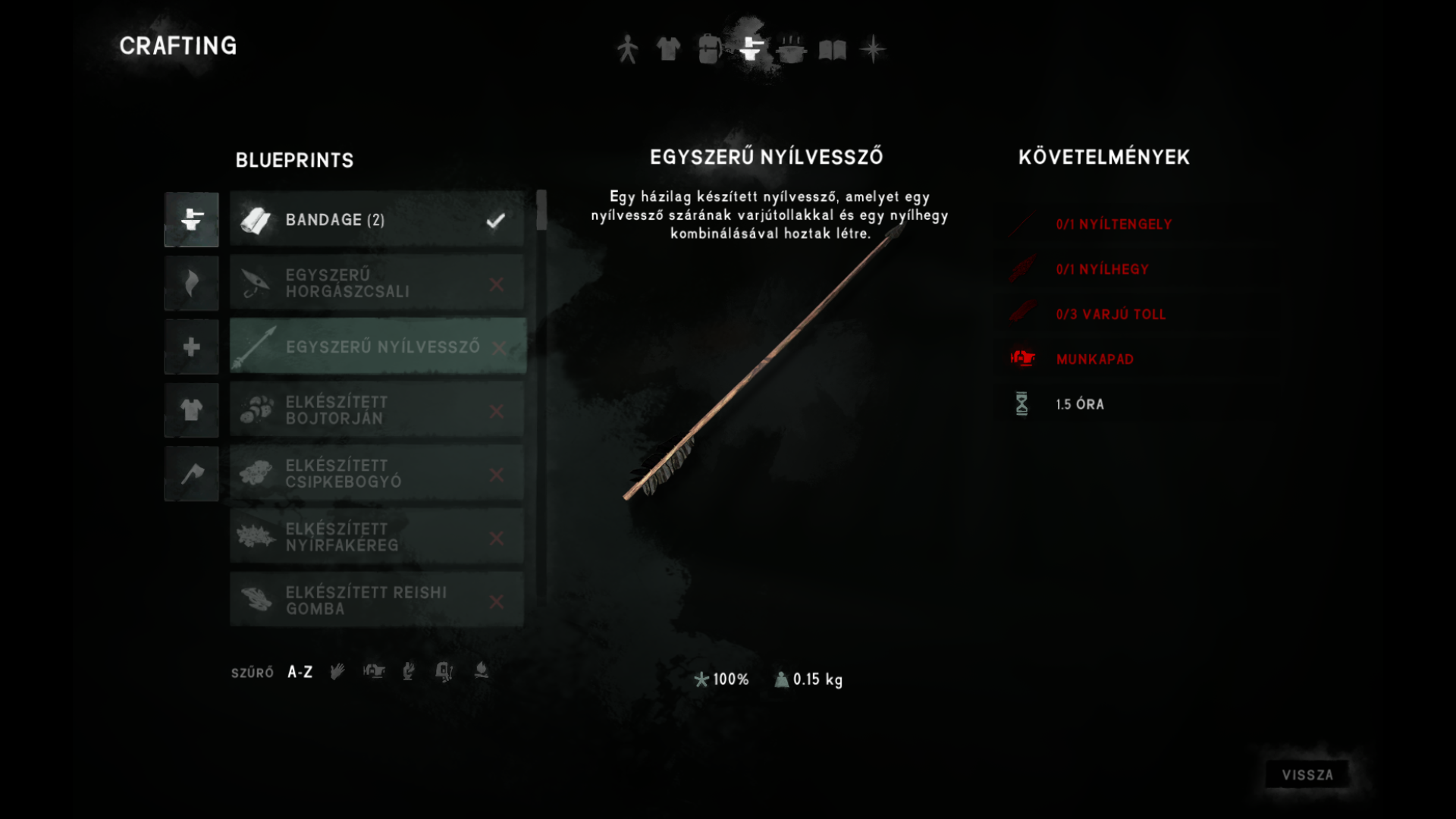Choose the Egyszerű Horgászcsali blueprint

(x=377, y=284)
